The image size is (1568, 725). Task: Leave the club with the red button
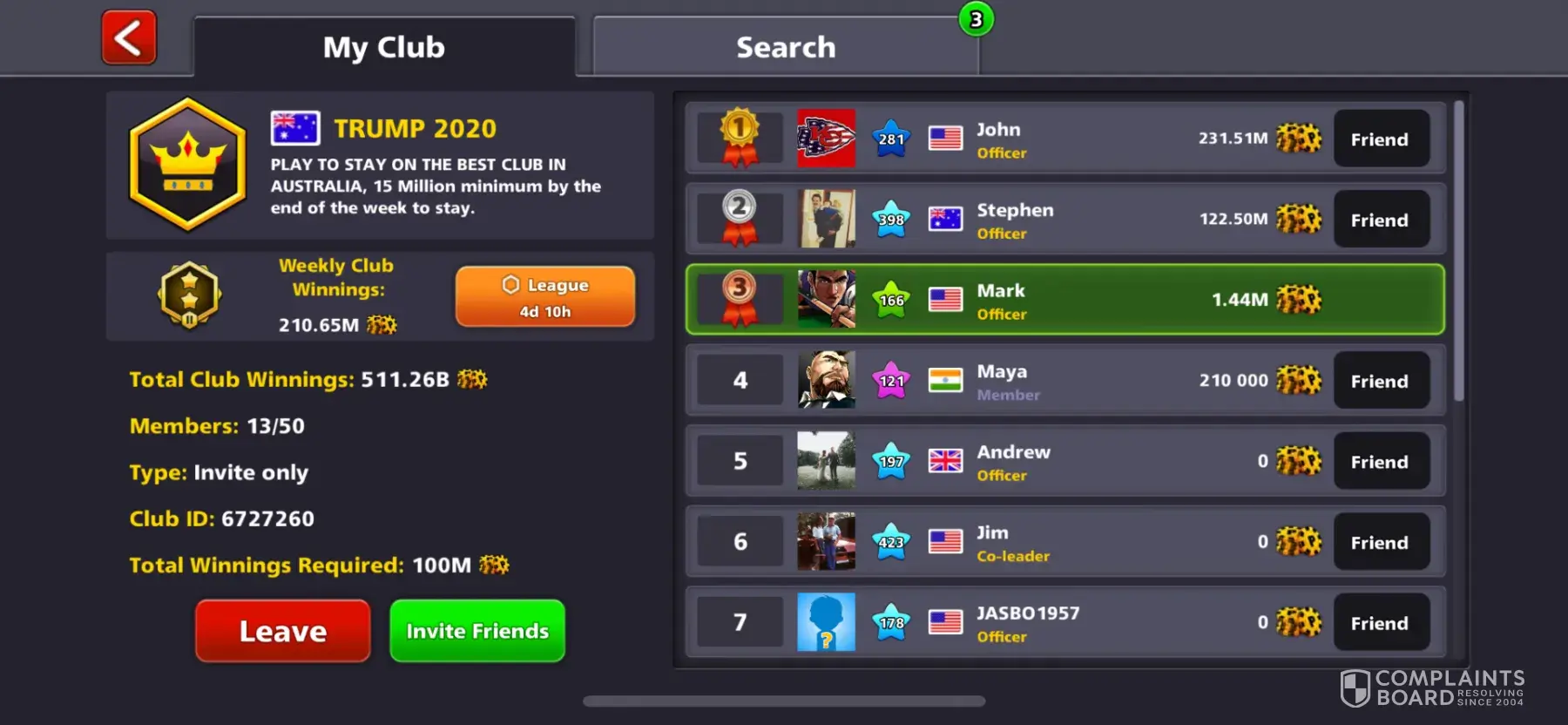click(x=282, y=631)
